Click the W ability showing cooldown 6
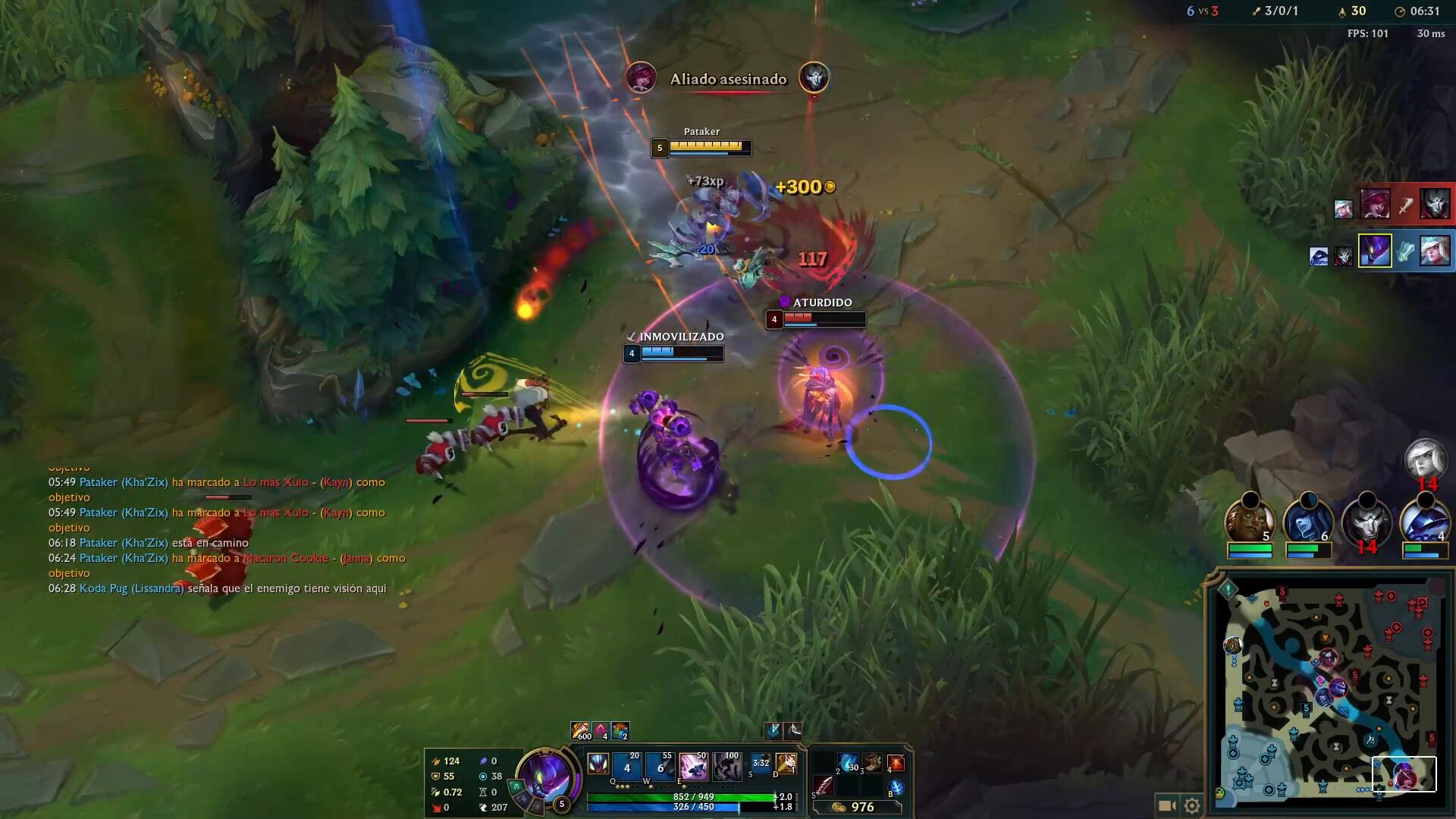The width and height of the screenshot is (1456, 819). pyautogui.click(x=660, y=767)
